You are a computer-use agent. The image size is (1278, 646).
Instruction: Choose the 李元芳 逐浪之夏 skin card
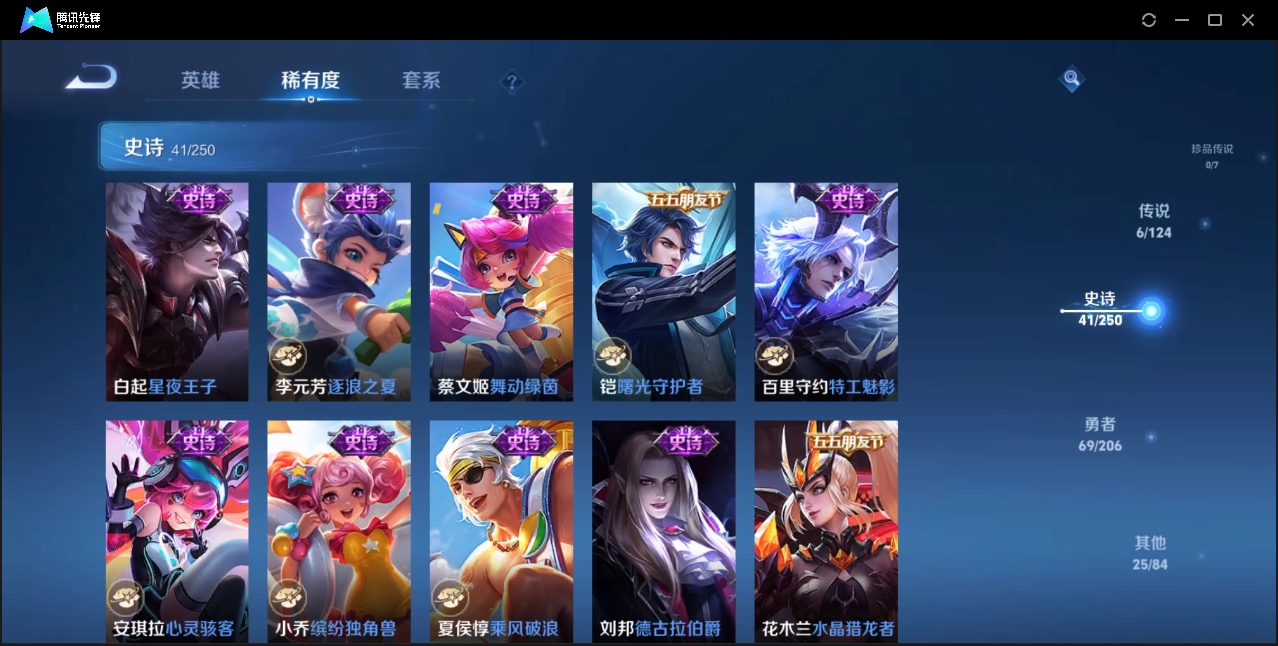pyautogui.click(x=339, y=292)
